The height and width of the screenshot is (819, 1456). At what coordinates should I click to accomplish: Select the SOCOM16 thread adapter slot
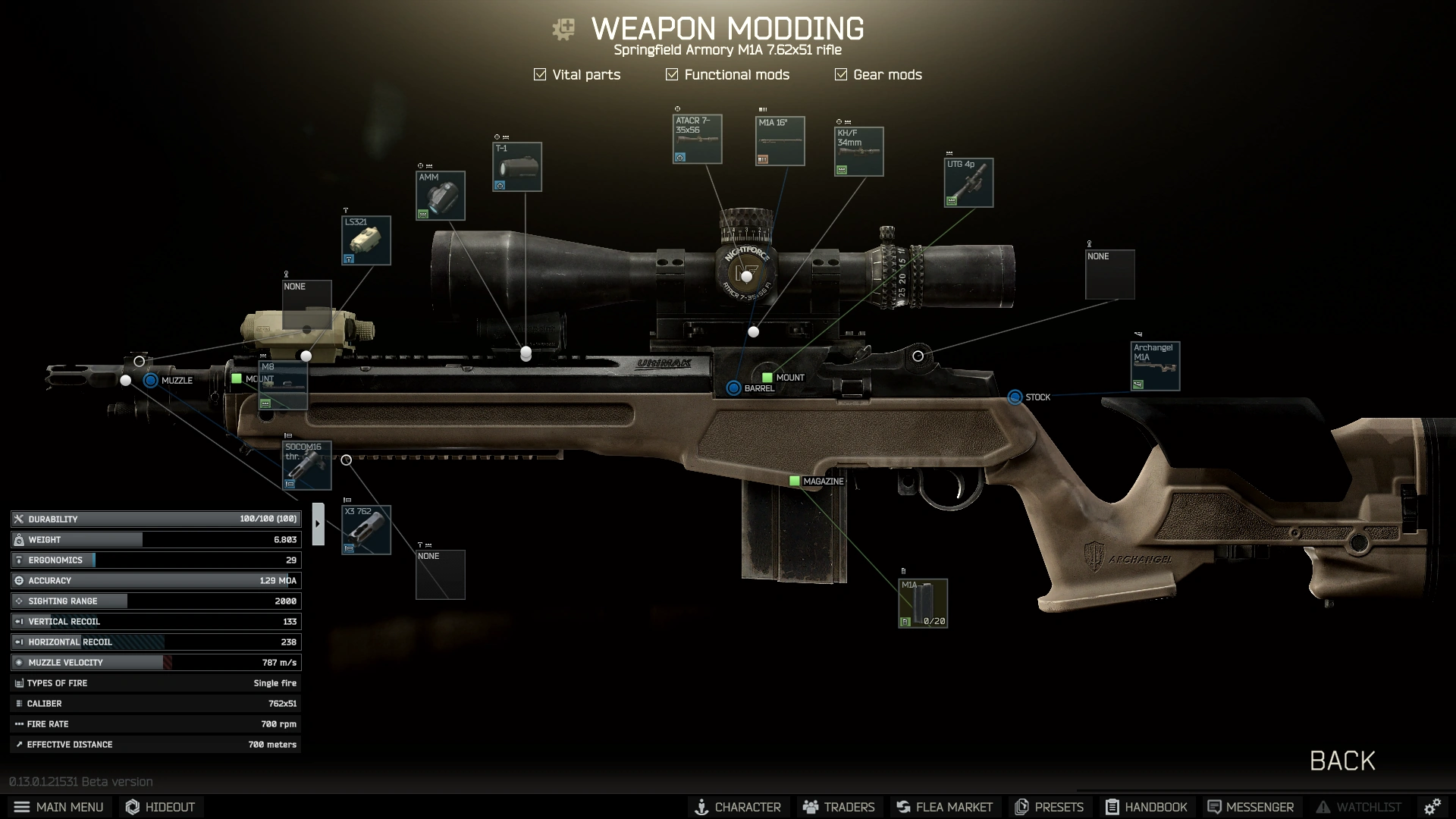tap(307, 466)
